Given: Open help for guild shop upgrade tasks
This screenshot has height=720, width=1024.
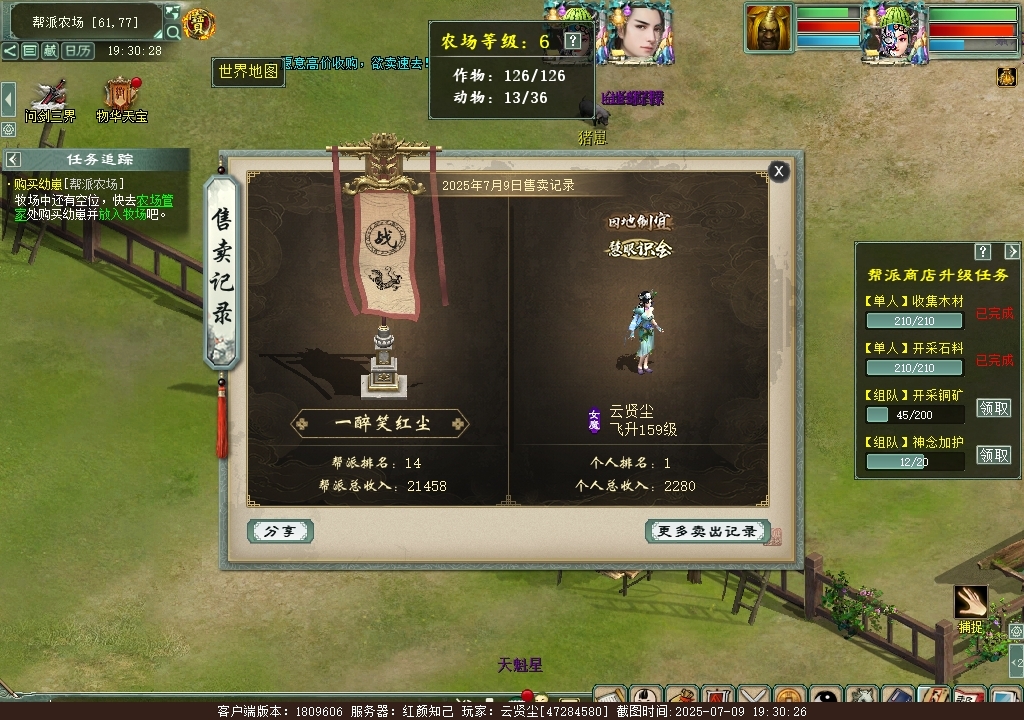Looking at the screenshot, I should click(x=983, y=252).
